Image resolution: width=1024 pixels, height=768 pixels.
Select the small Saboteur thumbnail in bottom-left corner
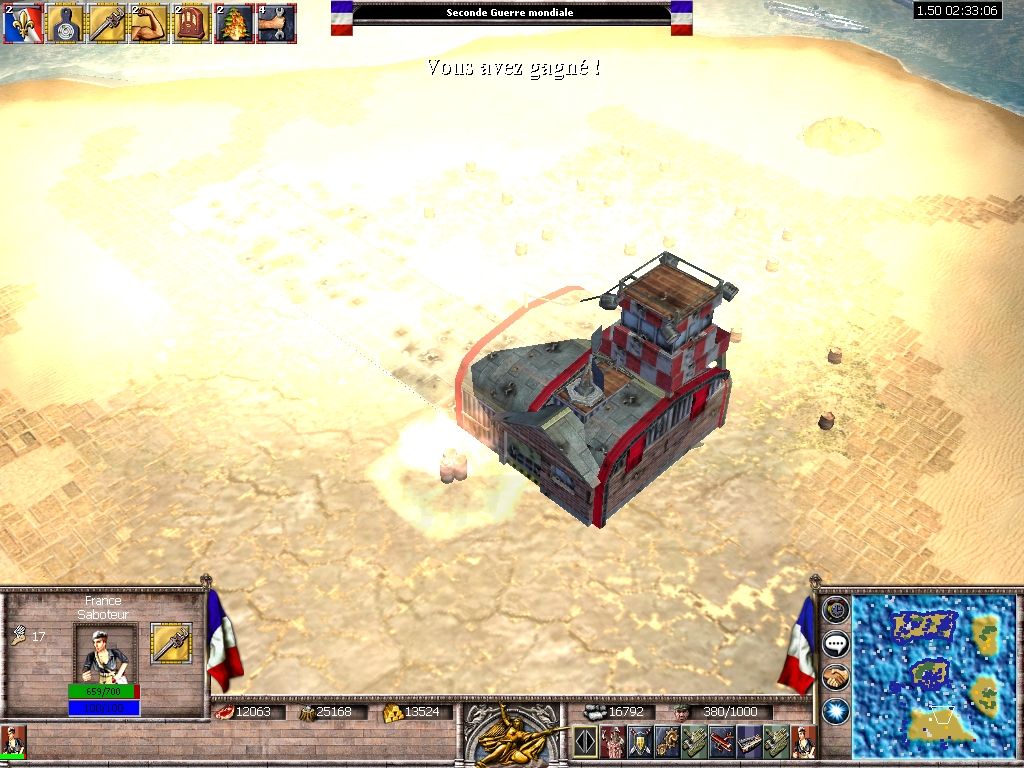14,741
